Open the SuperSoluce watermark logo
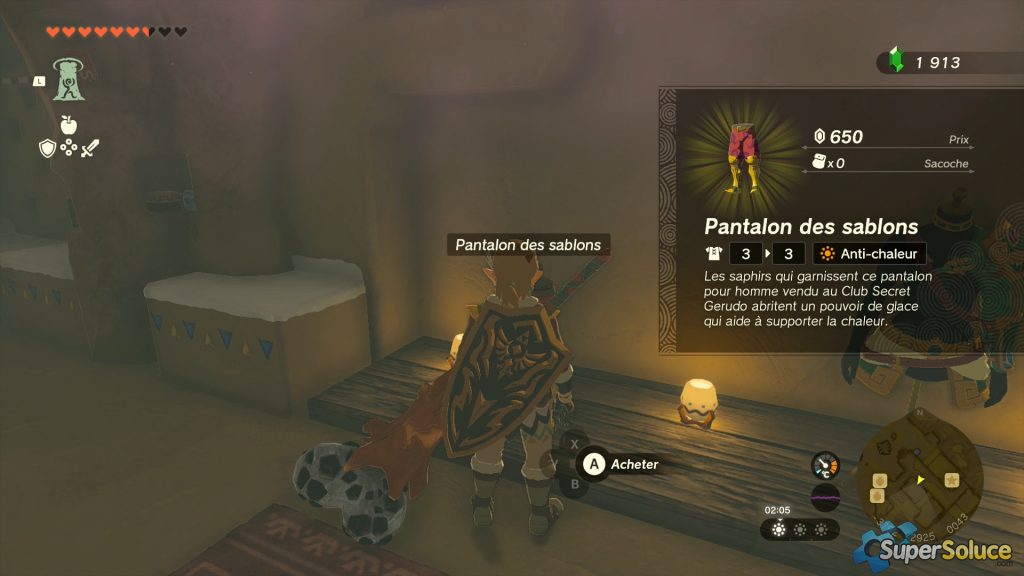The width and height of the screenshot is (1024, 576). point(932,549)
